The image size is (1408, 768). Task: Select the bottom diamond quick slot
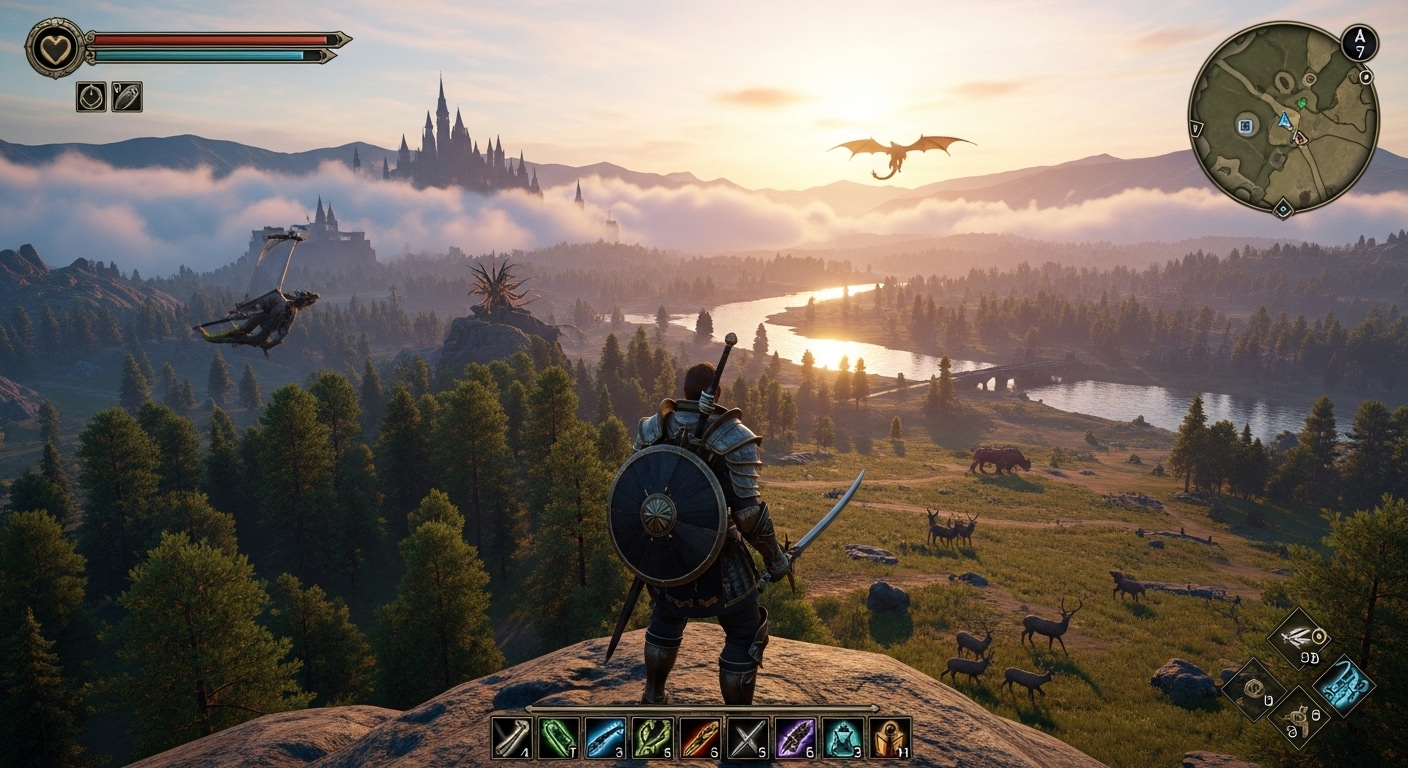point(1298,717)
